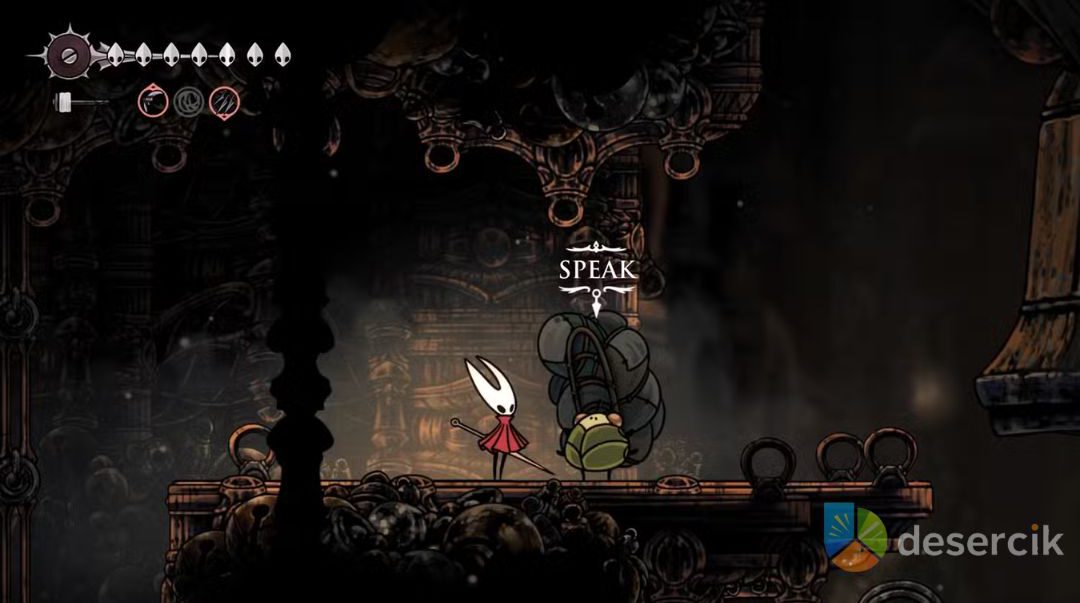Select the grey coiled thread tool icon
The height and width of the screenshot is (603, 1080).
tap(188, 100)
